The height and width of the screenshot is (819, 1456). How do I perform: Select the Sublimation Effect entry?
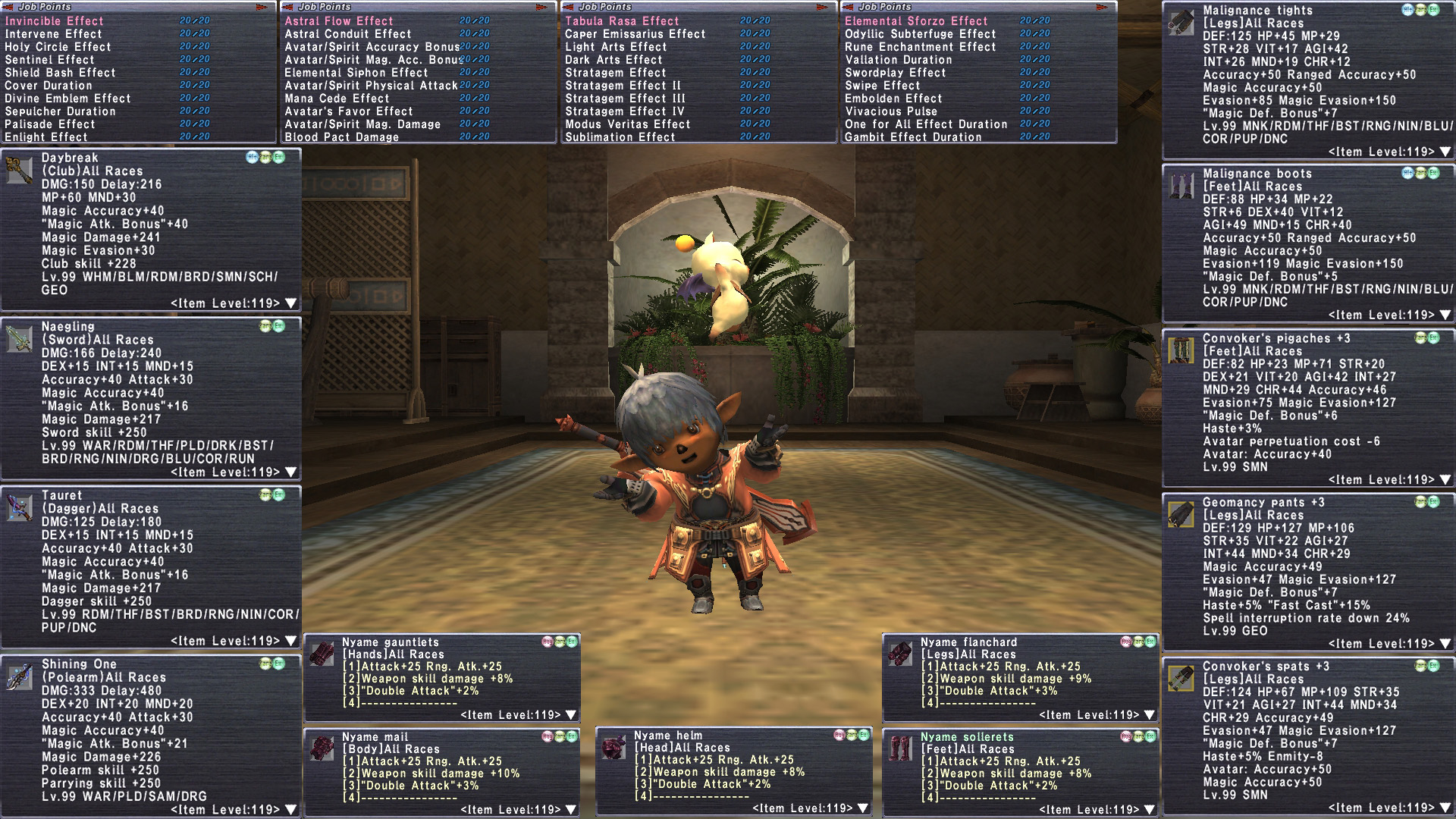coord(620,137)
